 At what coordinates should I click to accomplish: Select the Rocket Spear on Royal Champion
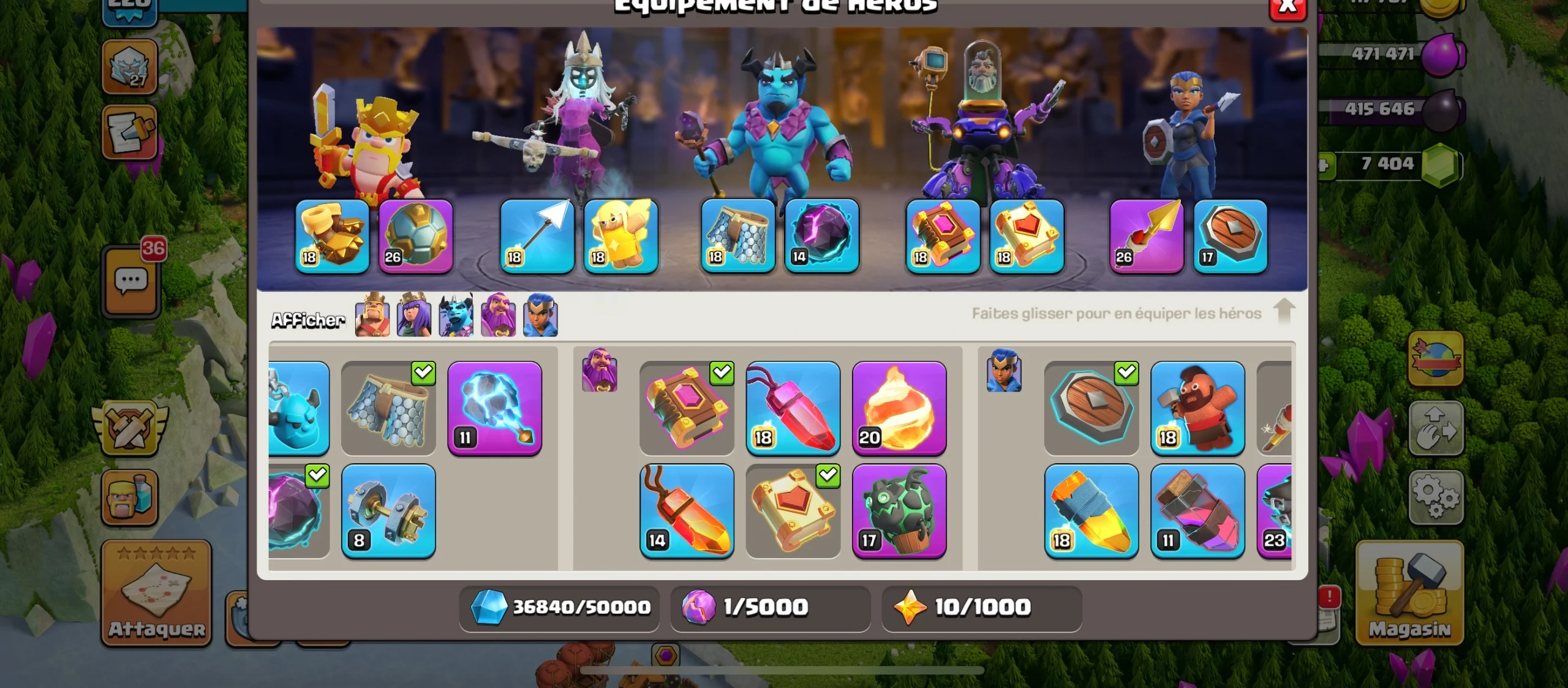(1147, 236)
